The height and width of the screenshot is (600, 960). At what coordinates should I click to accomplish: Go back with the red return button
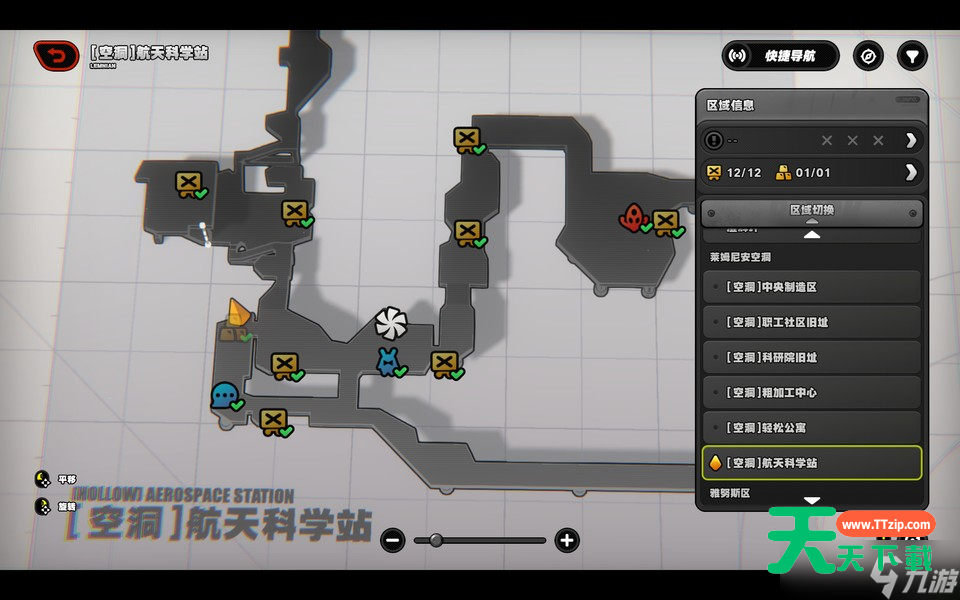tap(57, 56)
